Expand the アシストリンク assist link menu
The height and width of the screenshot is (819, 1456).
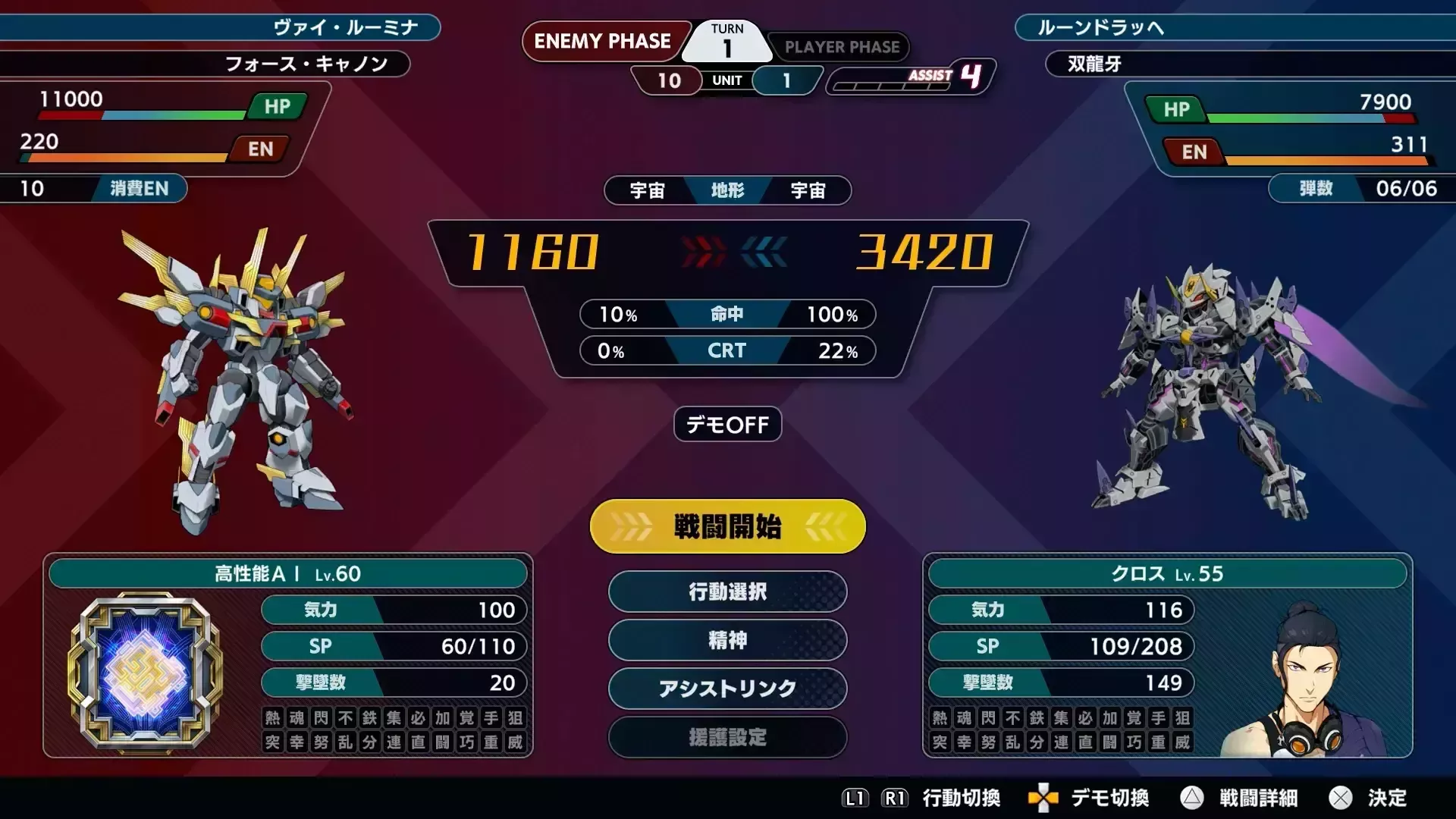[726, 689]
